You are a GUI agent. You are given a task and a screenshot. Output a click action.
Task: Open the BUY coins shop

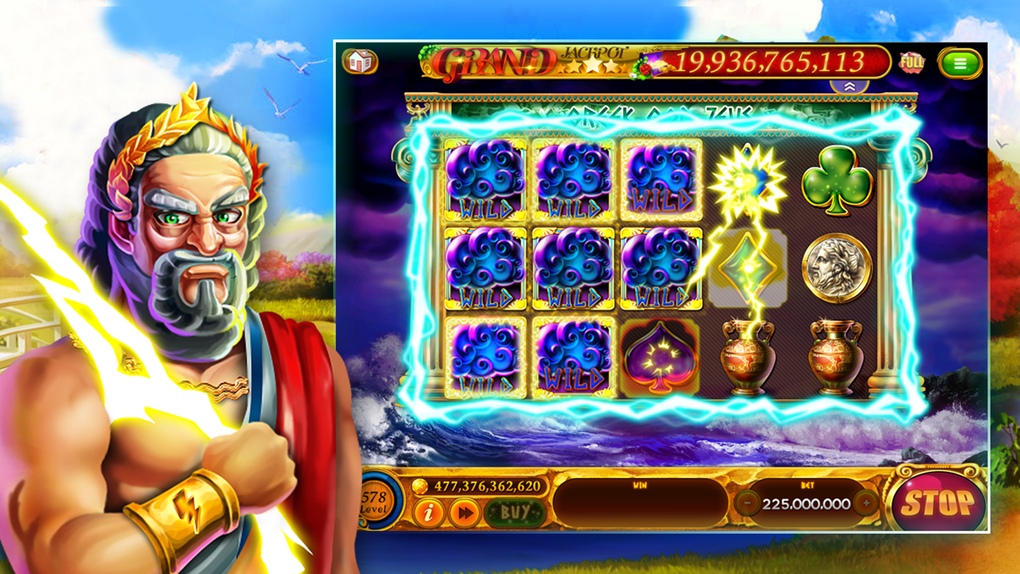[x=515, y=513]
